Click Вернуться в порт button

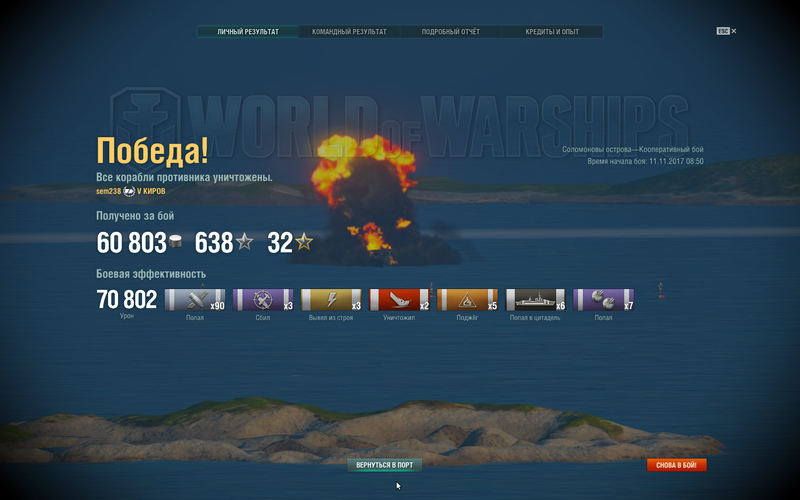tap(386, 465)
